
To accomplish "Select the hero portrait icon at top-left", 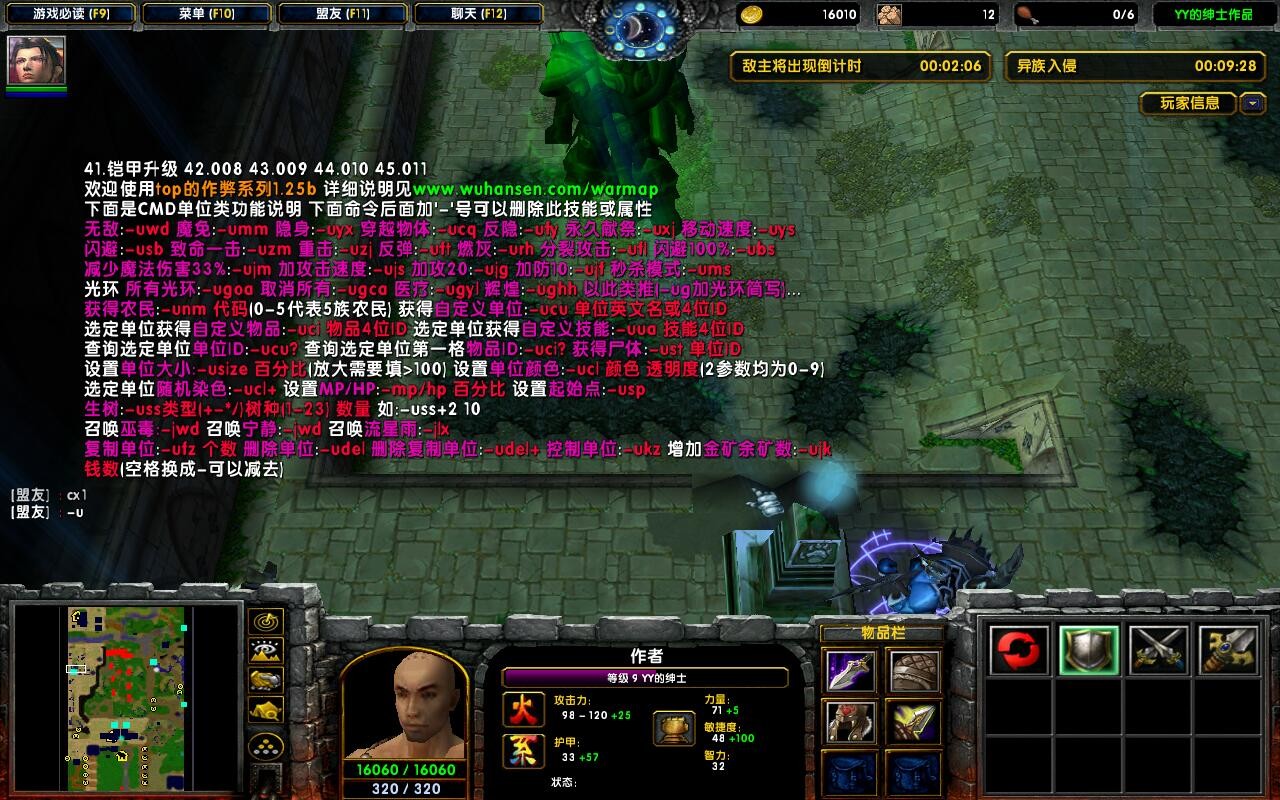I will coord(37,61).
